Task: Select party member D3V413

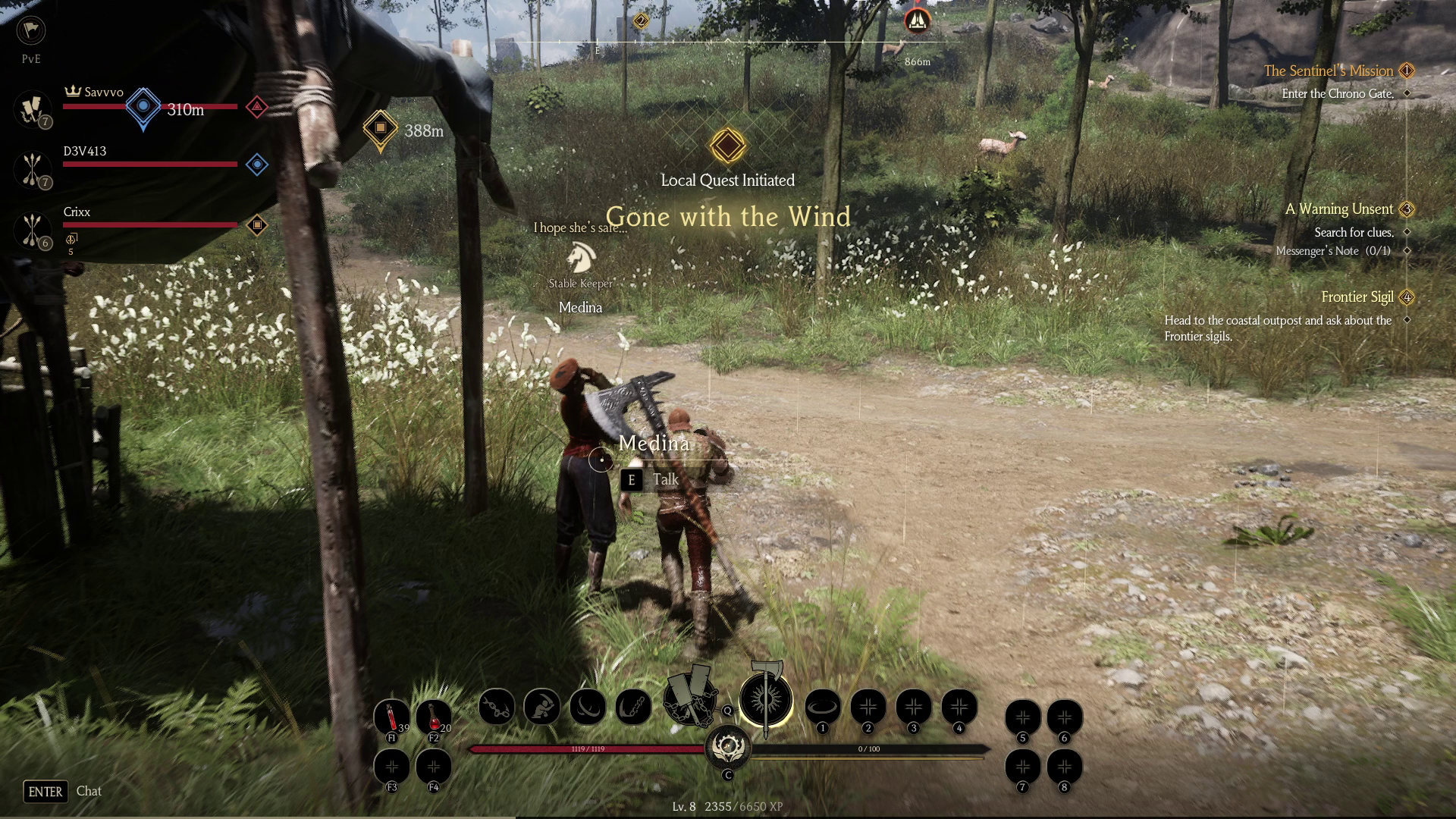Action: click(85, 152)
